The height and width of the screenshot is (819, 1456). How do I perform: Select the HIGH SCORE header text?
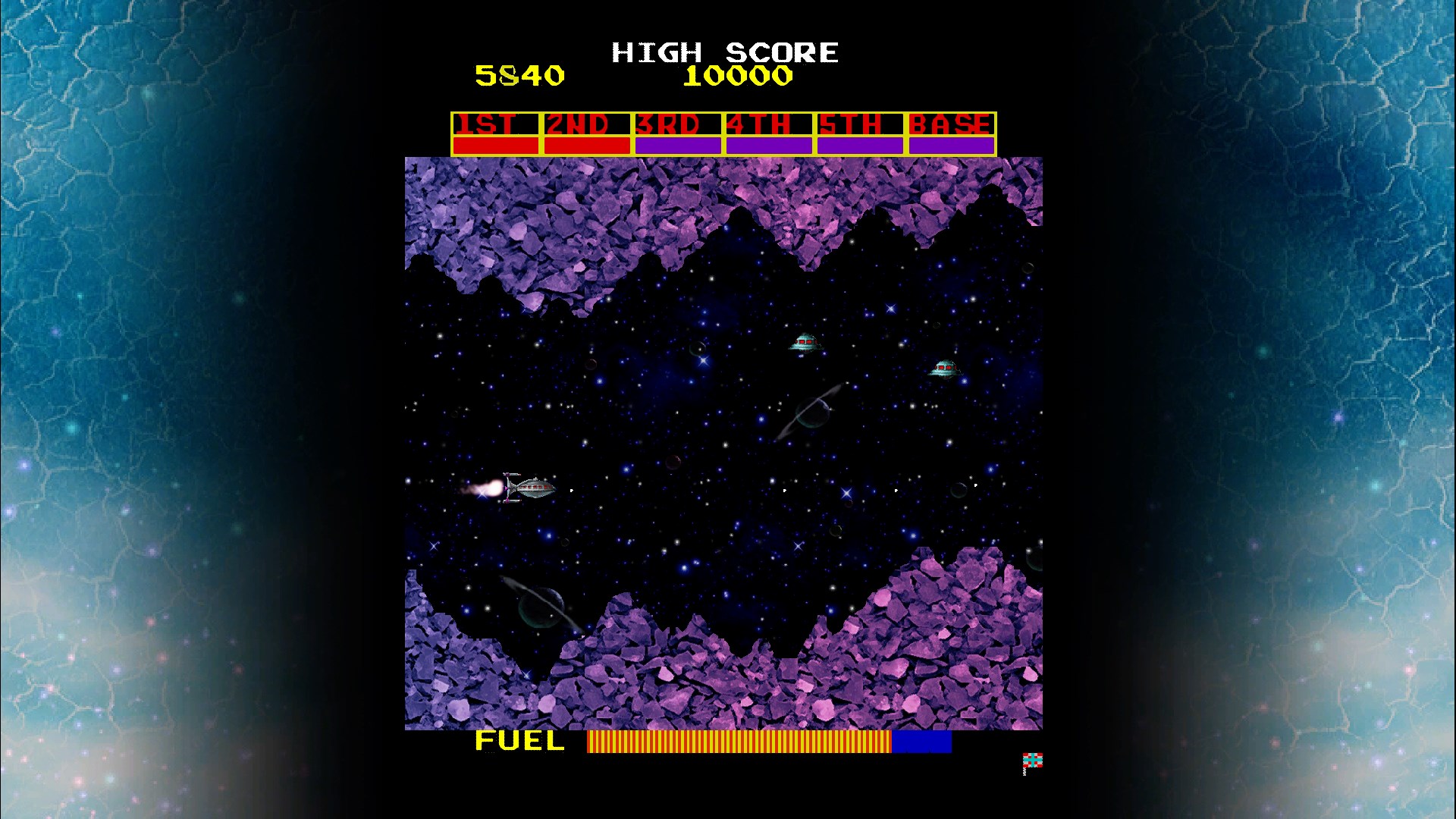724,52
